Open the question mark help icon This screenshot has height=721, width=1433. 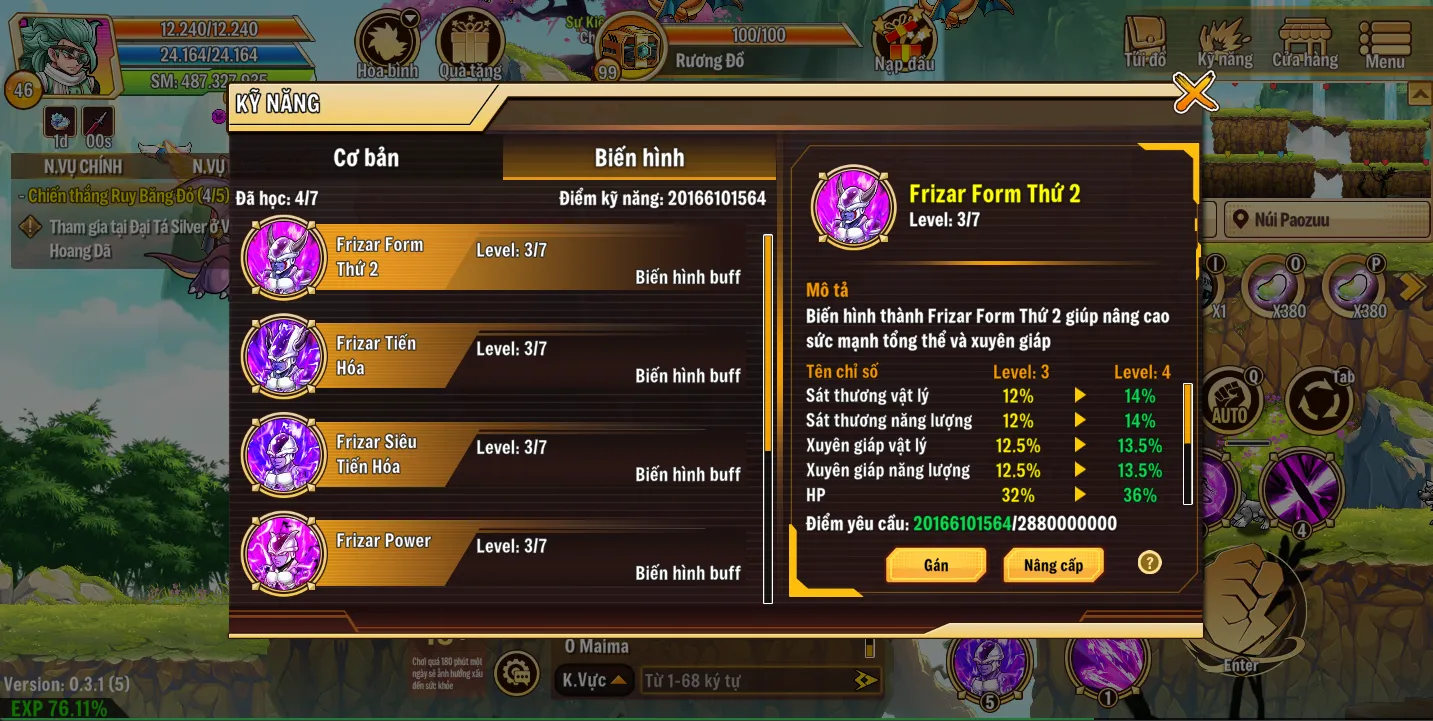1149,562
